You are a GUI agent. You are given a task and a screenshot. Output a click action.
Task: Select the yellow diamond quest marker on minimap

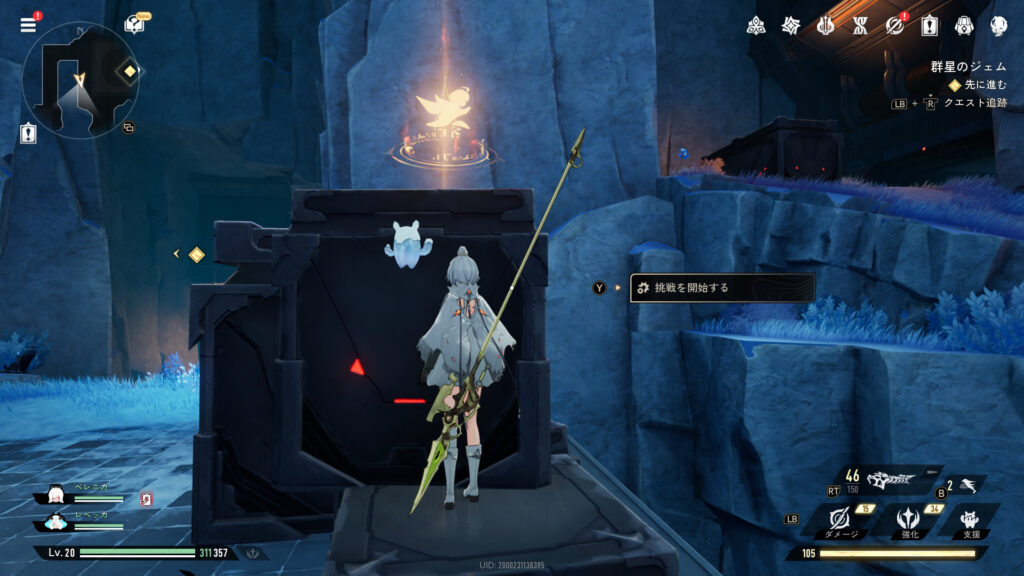[129, 72]
